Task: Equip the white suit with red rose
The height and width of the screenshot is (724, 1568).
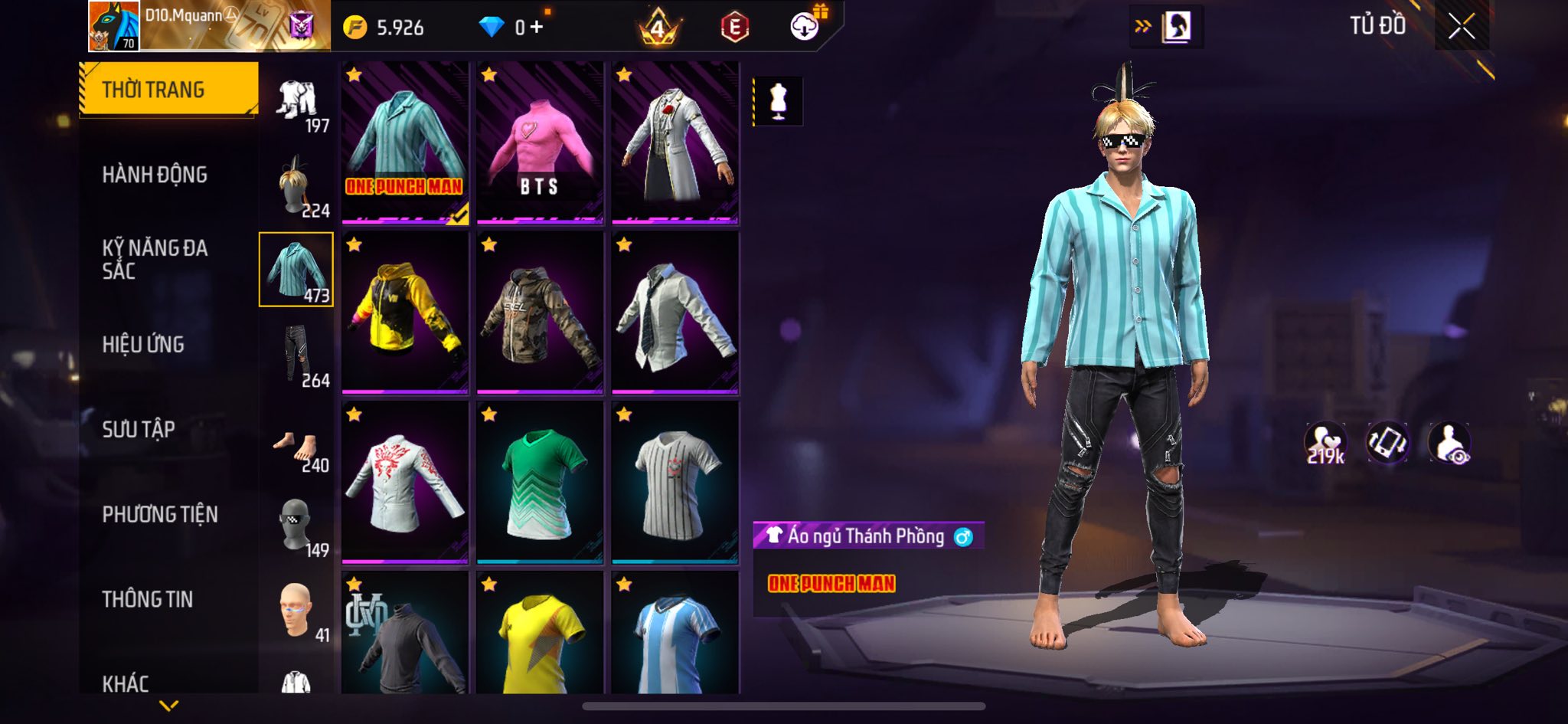Action: pyautogui.click(x=675, y=144)
